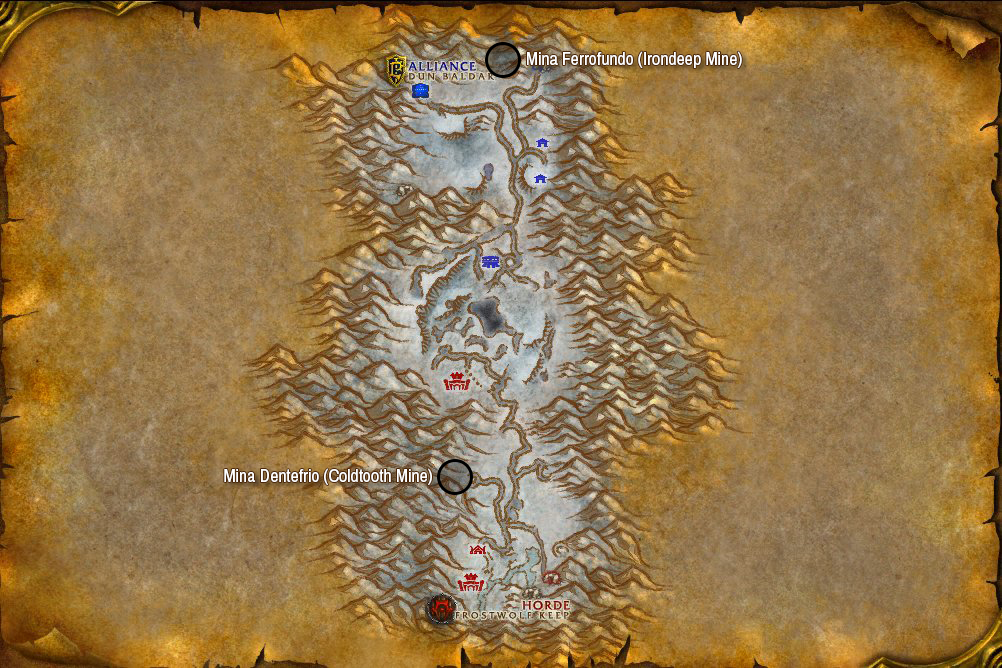Click the red circular marker above Horde label
1002x668 pixels.
(x=551, y=578)
